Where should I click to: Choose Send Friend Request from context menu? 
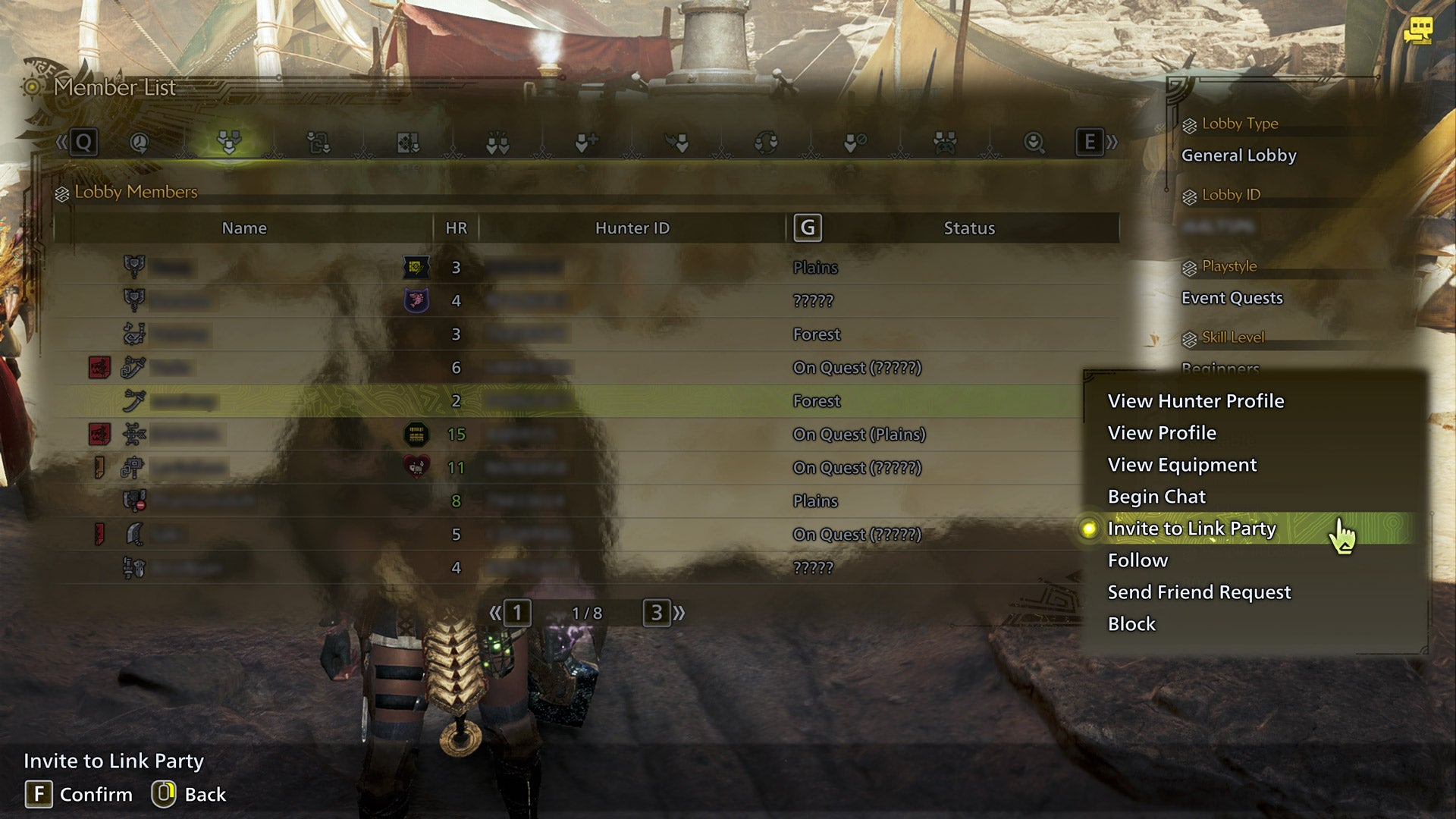(x=1199, y=592)
